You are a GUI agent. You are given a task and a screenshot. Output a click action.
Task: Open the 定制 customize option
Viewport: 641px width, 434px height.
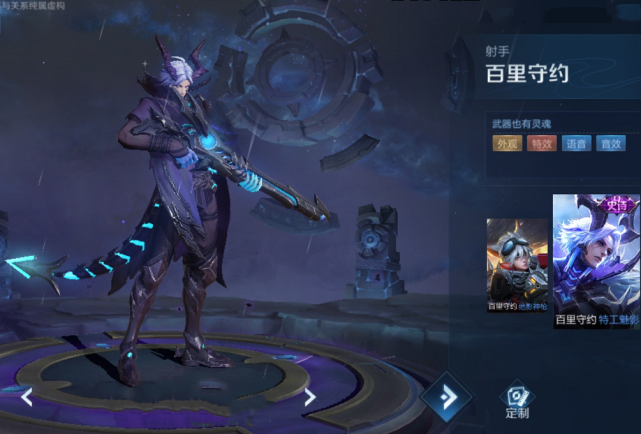coord(517,400)
